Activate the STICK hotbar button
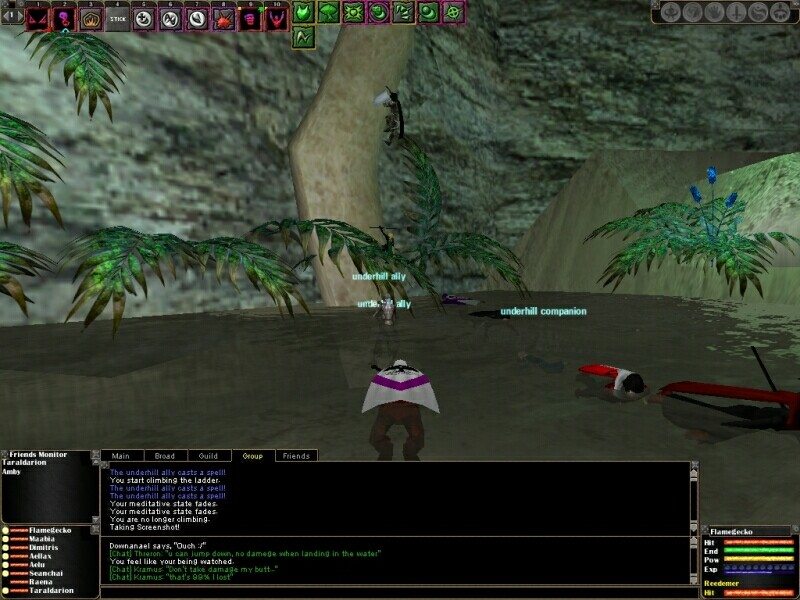Viewport: 800px width, 600px height. pos(118,19)
